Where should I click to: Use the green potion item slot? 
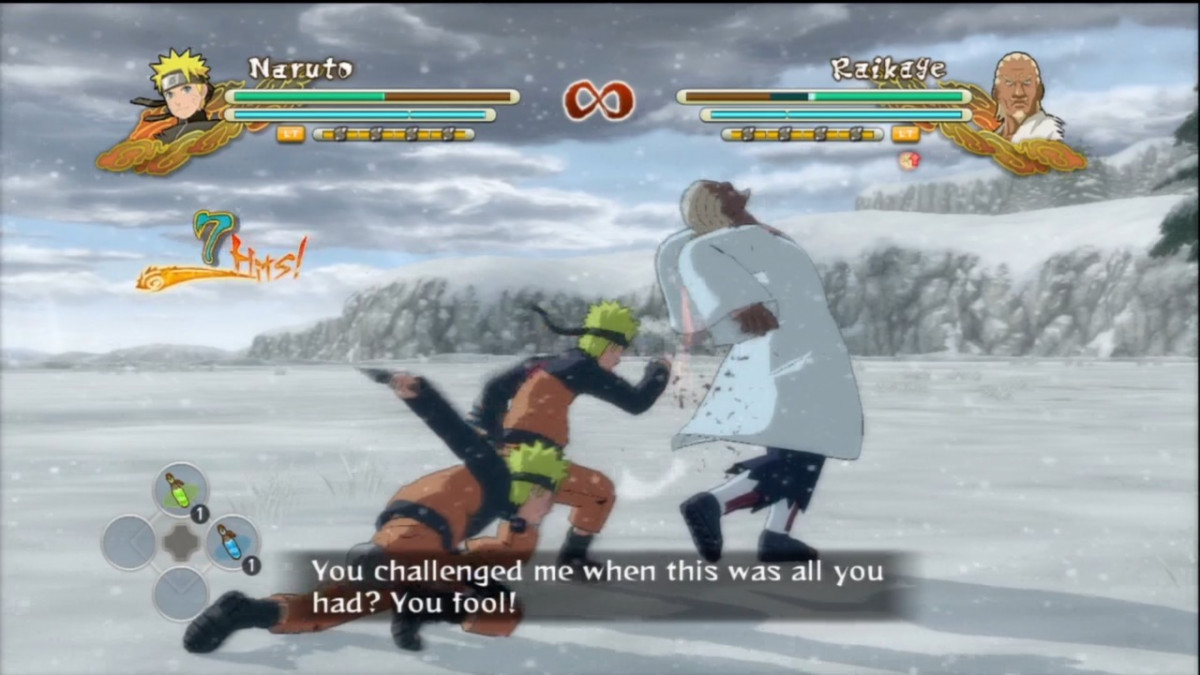point(180,491)
